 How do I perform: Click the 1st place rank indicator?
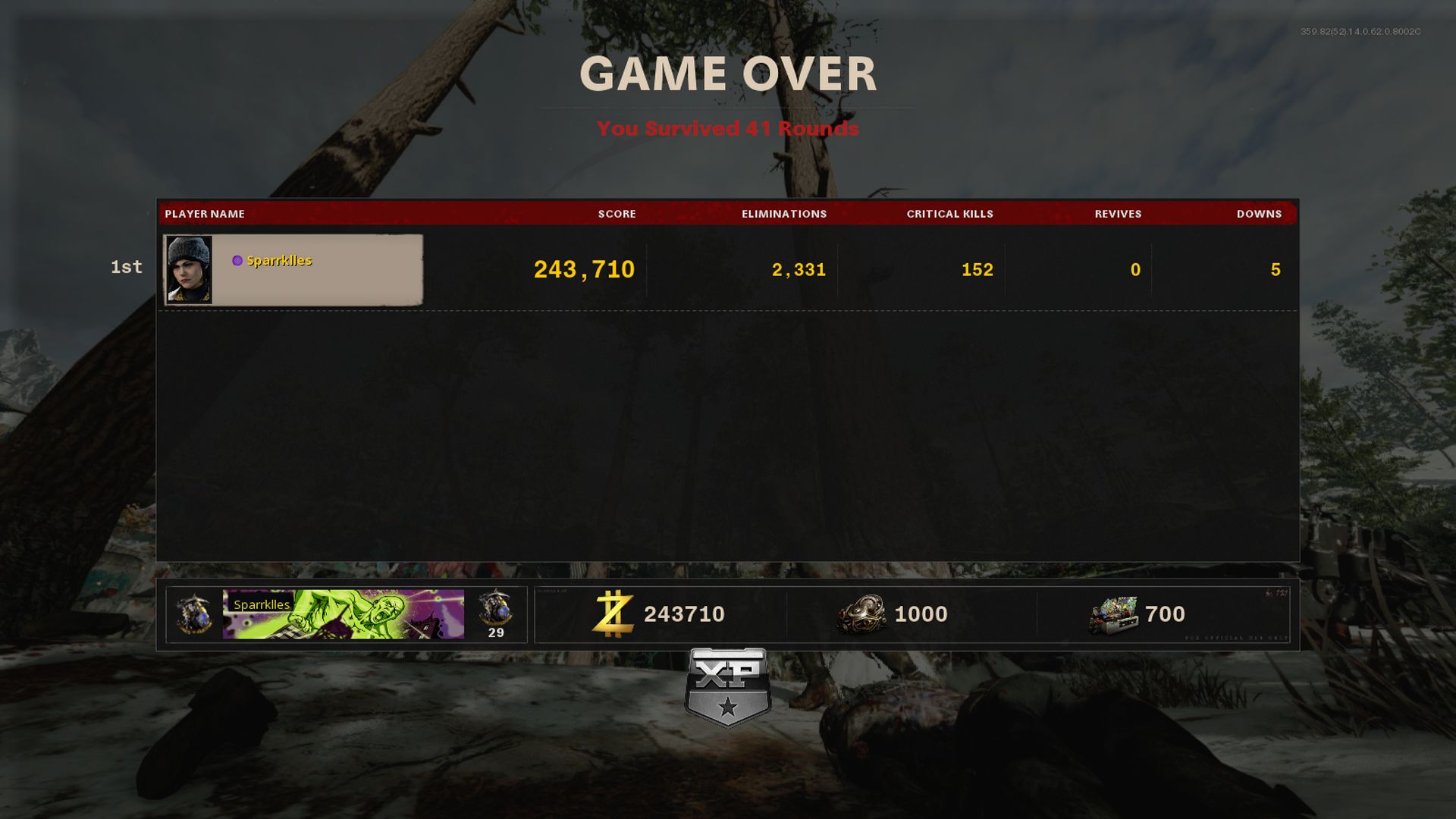pos(126,266)
